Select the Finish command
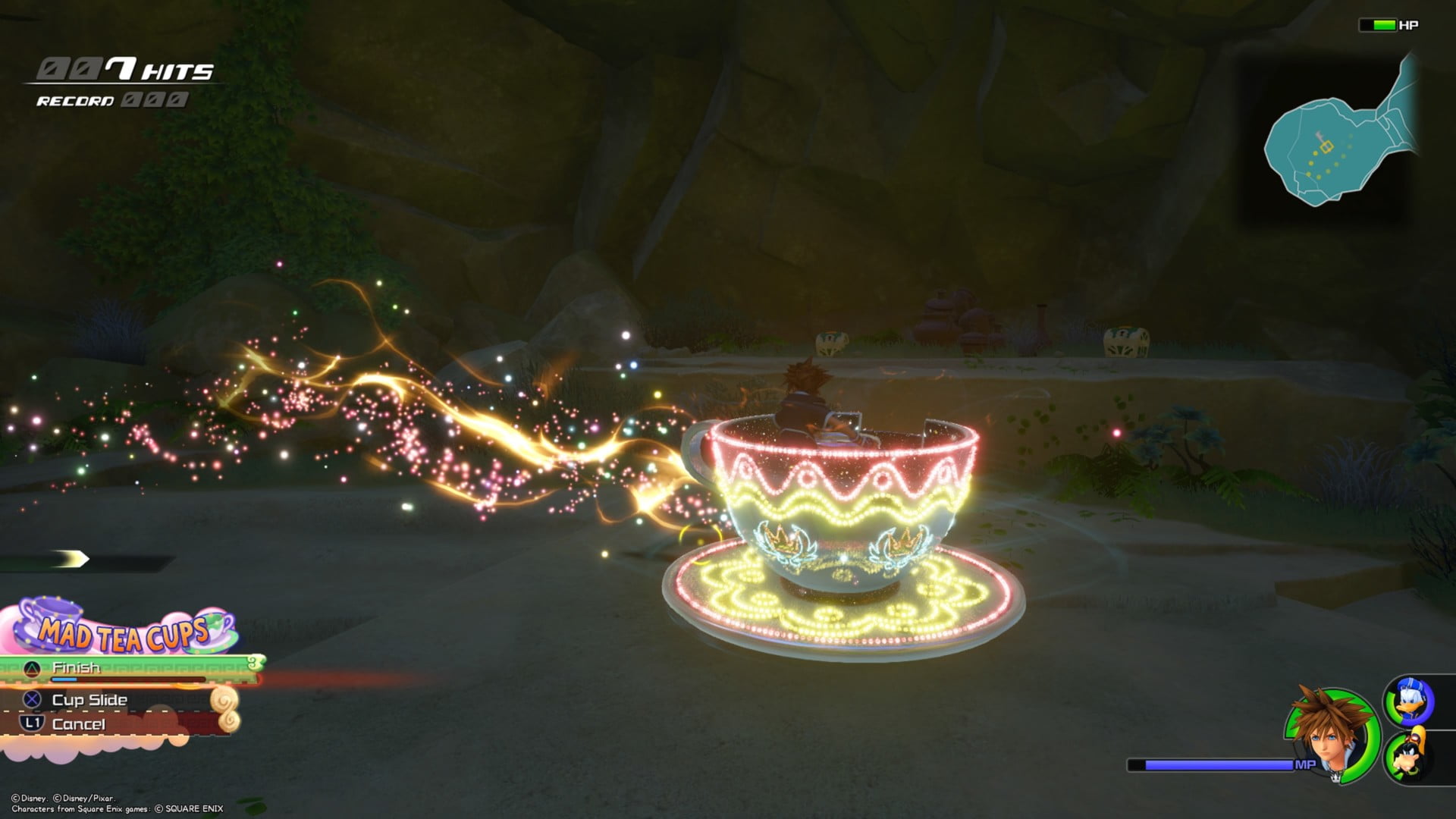Image resolution: width=1456 pixels, height=819 pixels. point(76,668)
